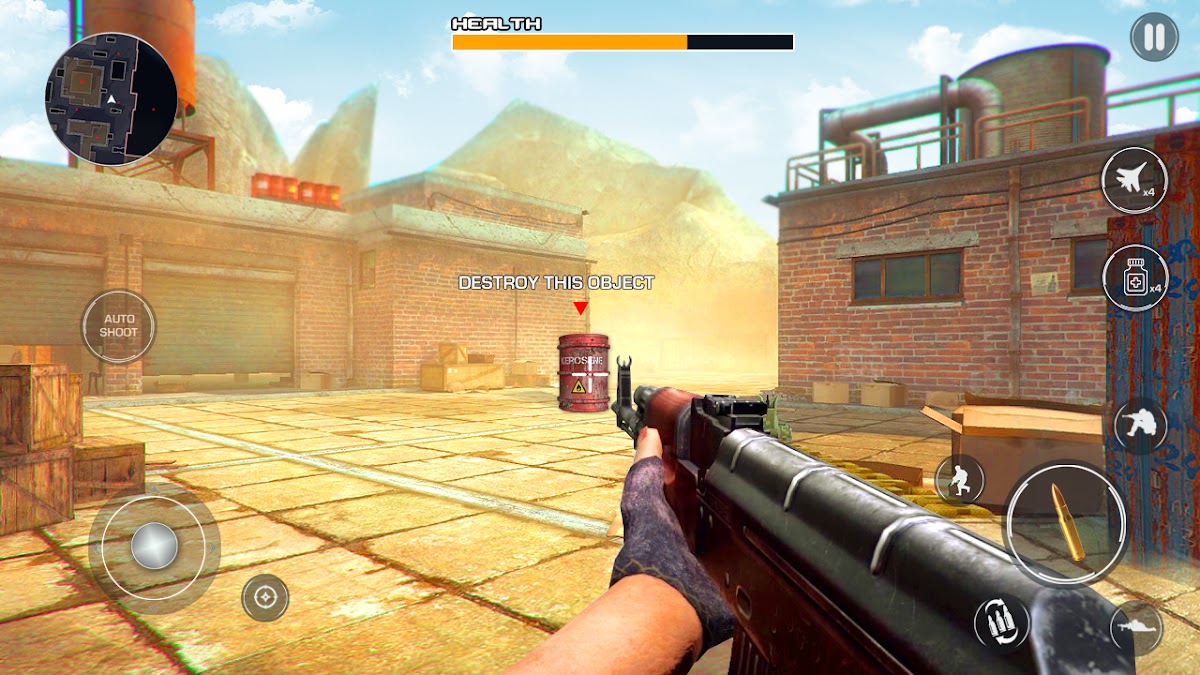Use the medkit bottle item

(x=1135, y=278)
